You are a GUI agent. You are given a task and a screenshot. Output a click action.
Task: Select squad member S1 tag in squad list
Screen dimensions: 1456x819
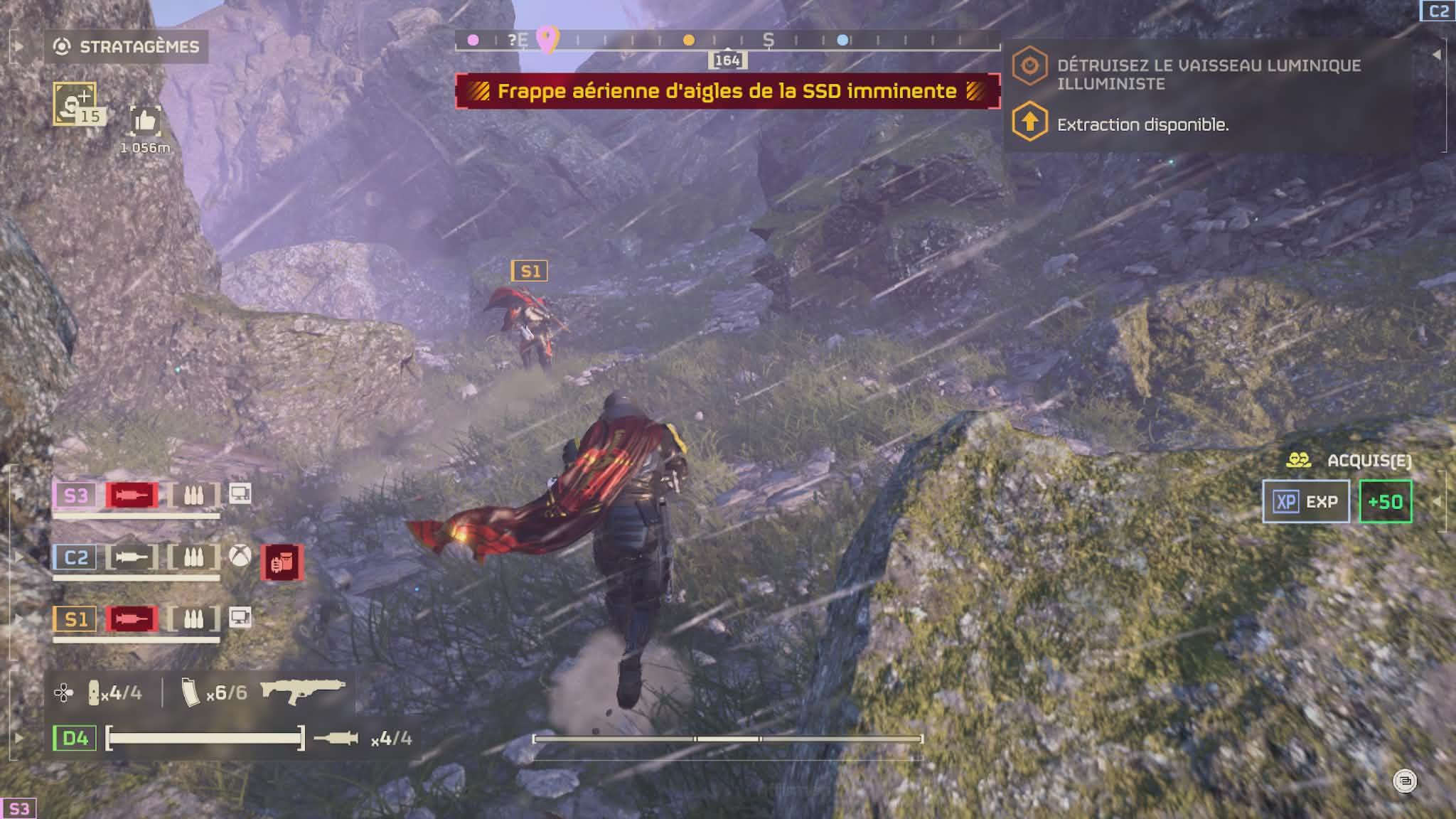click(x=75, y=619)
